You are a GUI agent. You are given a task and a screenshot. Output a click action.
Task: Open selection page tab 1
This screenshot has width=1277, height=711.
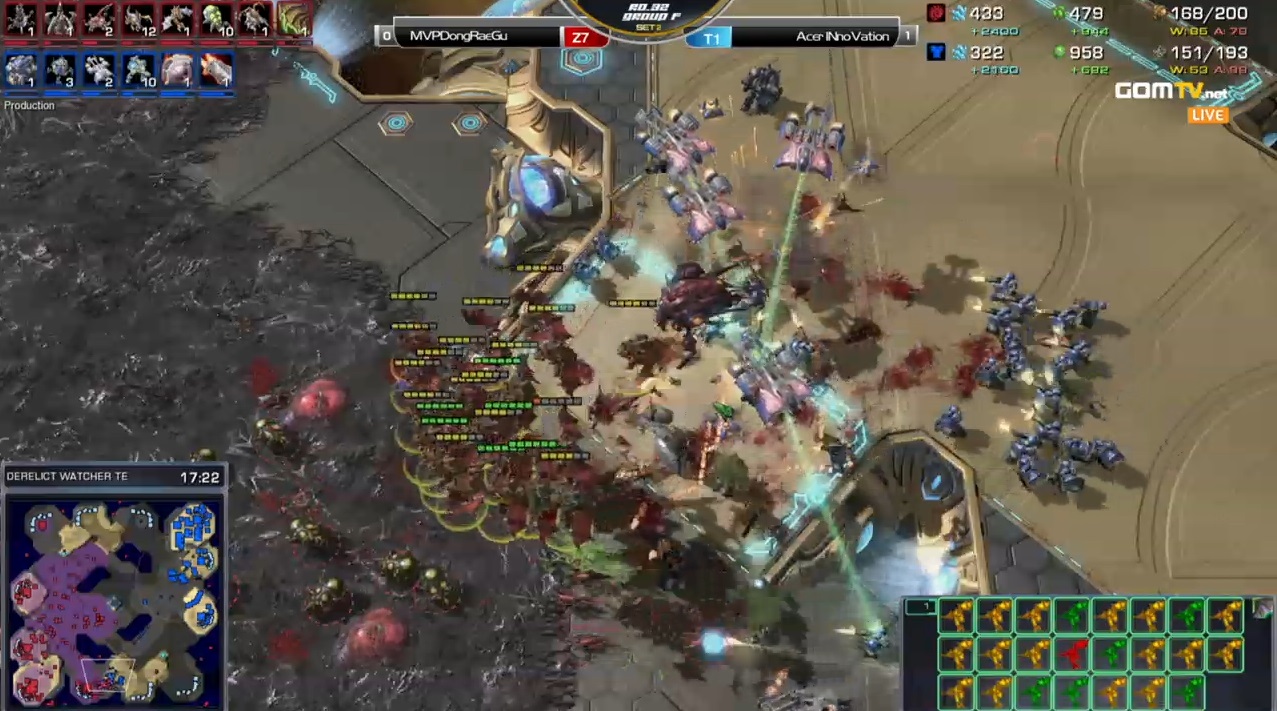(919, 606)
